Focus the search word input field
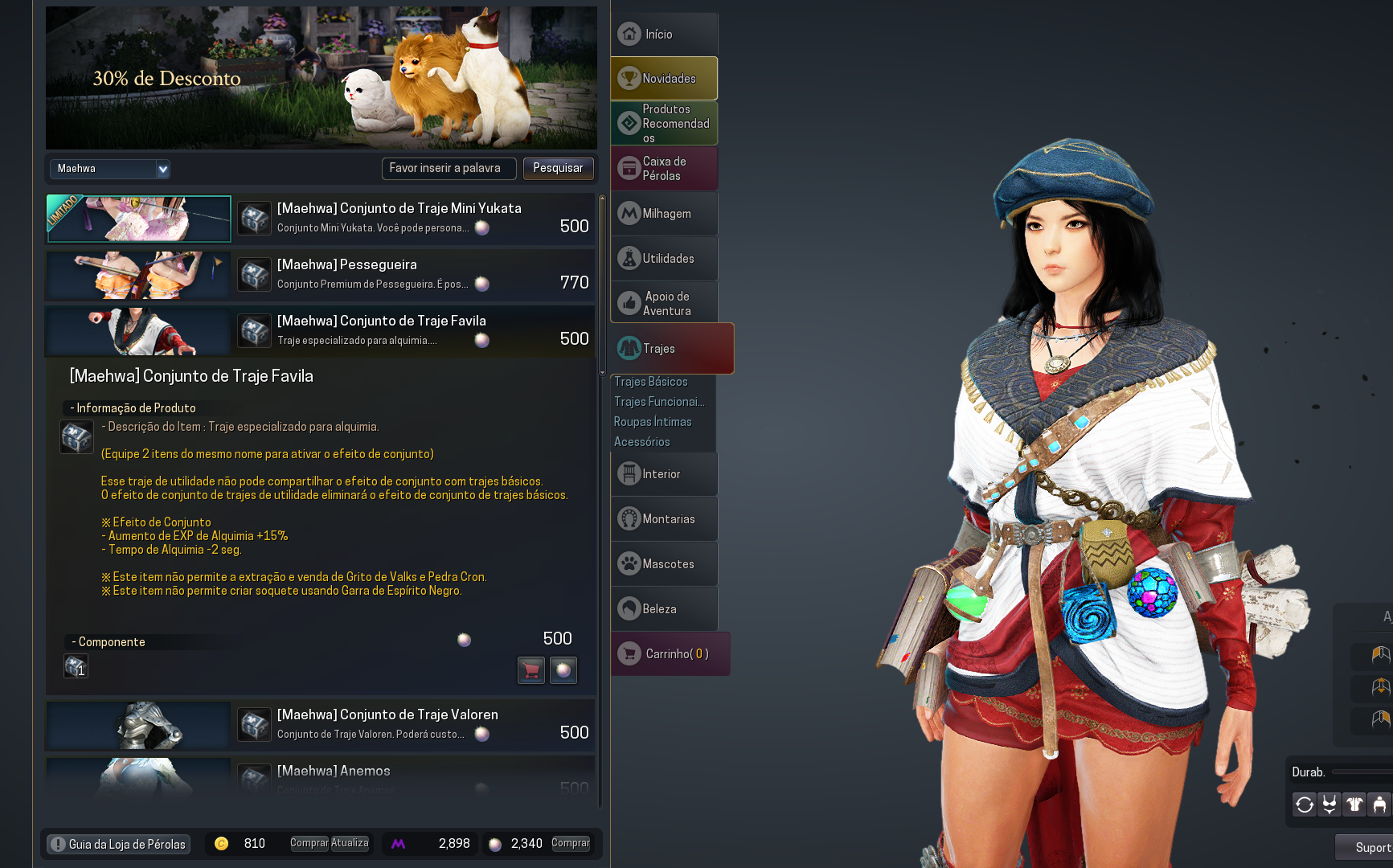 449,168
